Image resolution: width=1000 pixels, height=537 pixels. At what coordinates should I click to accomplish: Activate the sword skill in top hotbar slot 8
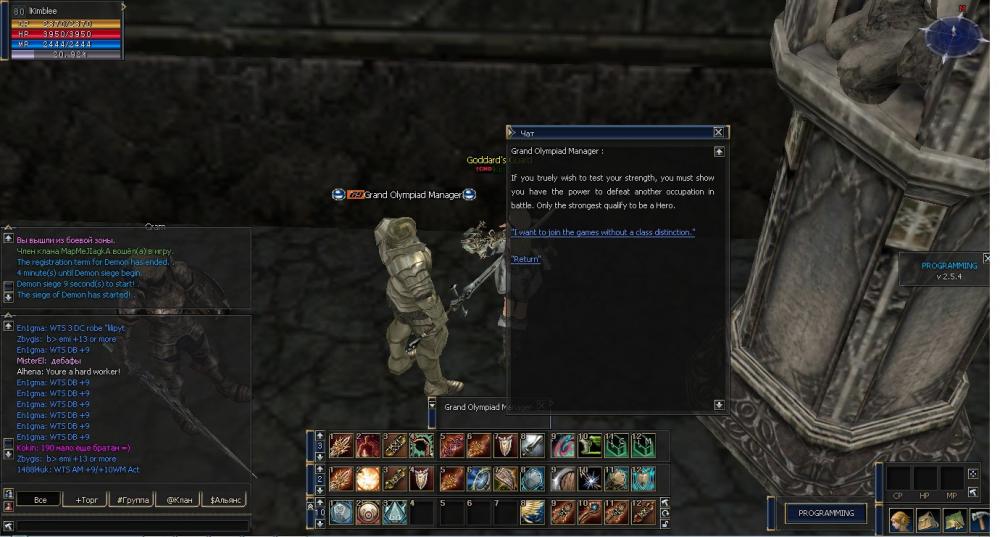click(x=532, y=446)
